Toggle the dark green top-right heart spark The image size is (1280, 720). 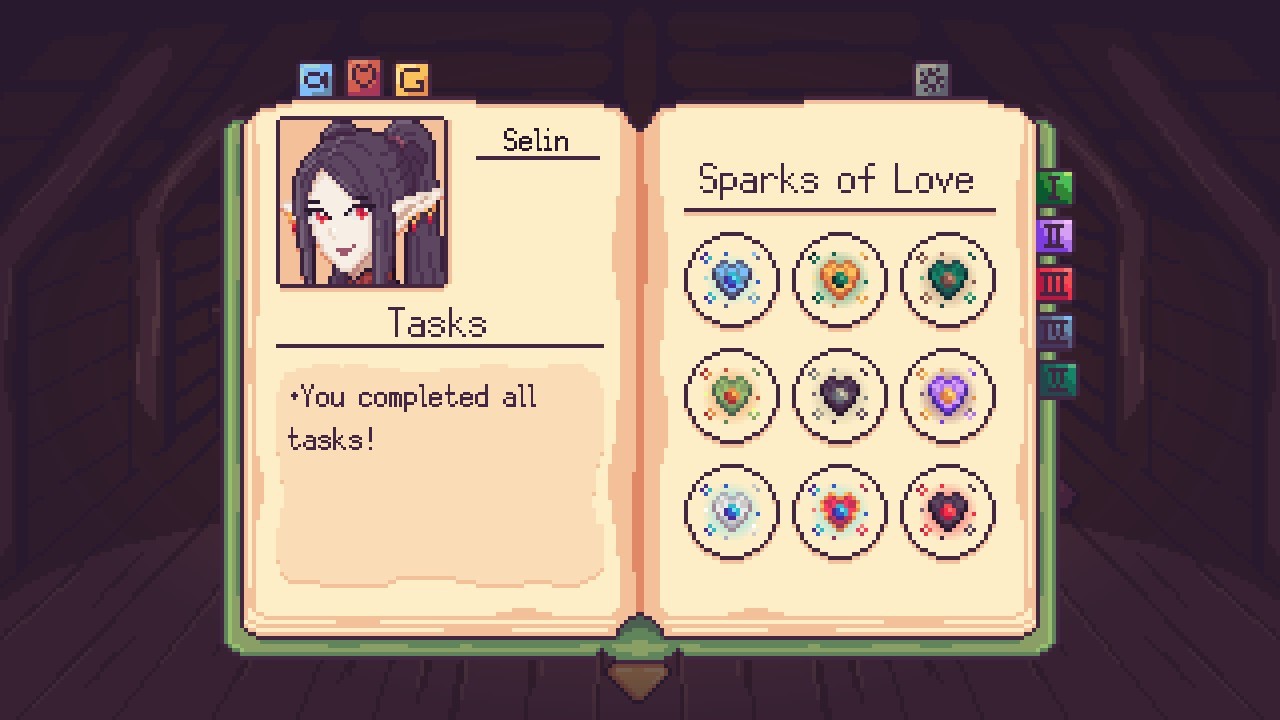(947, 279)
